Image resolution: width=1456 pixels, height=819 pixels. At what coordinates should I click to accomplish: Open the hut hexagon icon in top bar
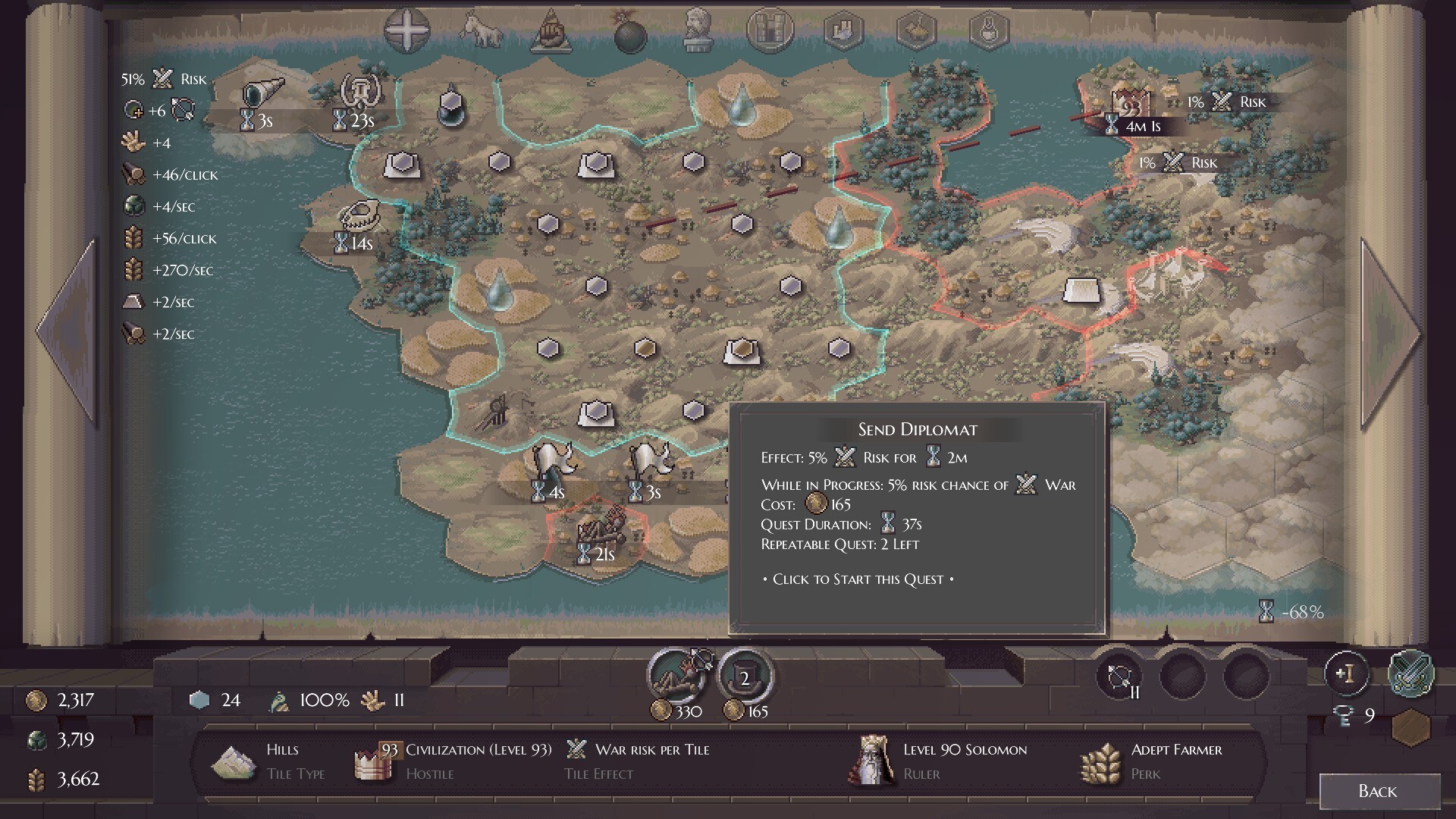[916, 32]
